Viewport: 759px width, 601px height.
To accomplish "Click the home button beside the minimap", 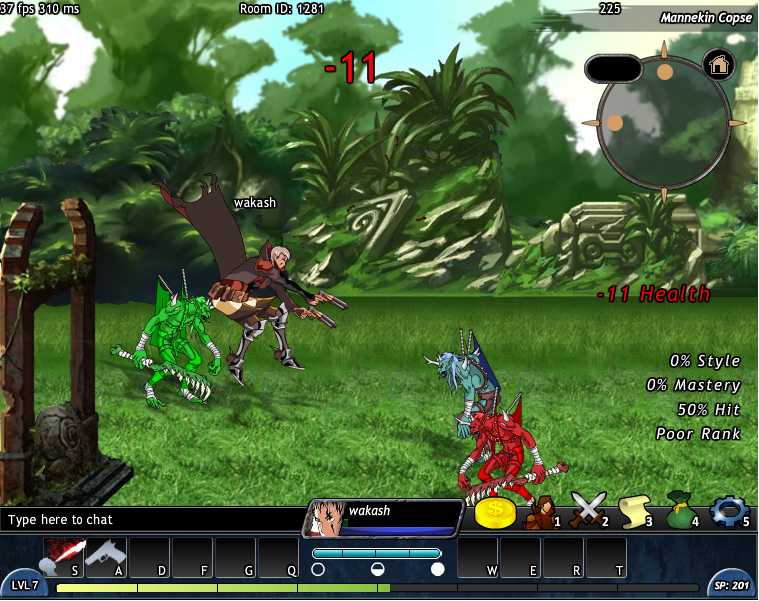I will (719, 65).
